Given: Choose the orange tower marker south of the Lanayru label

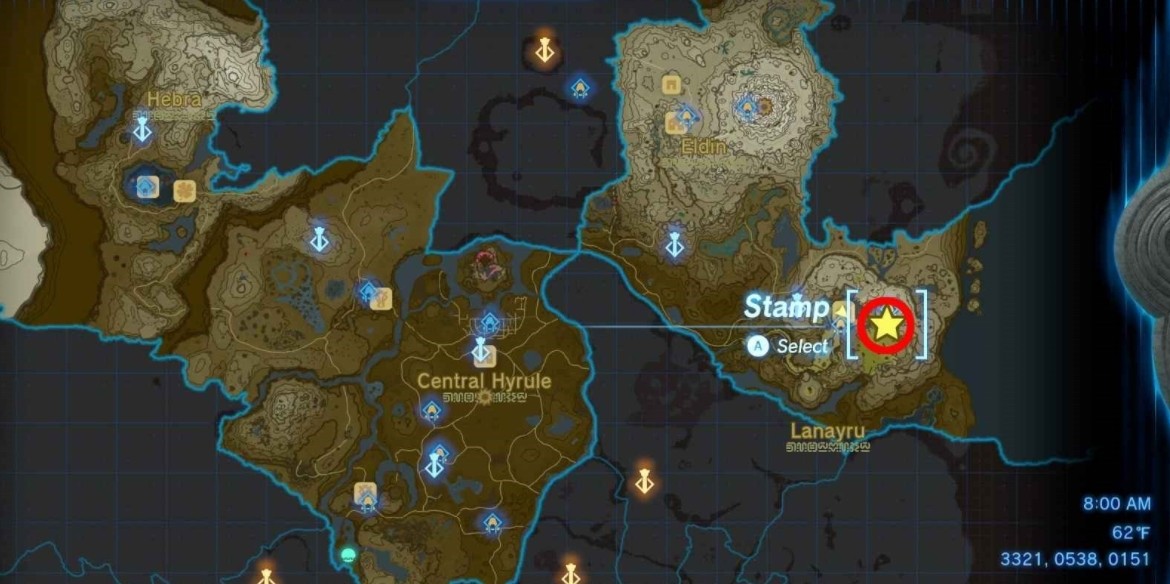Looking at the screenshot, I should click(x=645, y=481).
